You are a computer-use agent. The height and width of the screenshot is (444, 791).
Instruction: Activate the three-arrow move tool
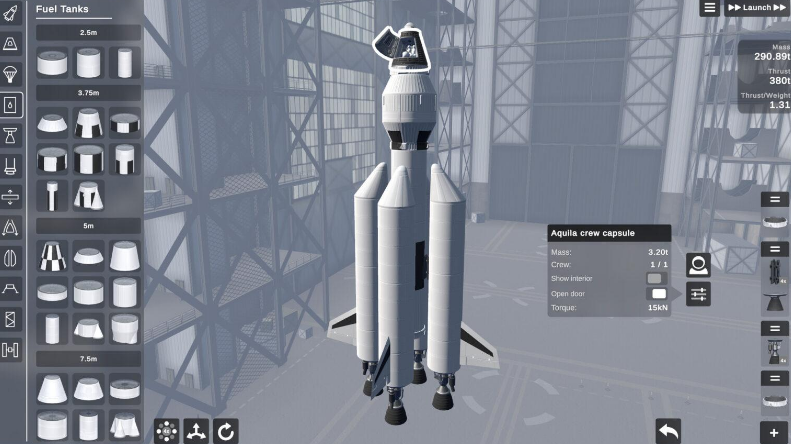[197, 431]
